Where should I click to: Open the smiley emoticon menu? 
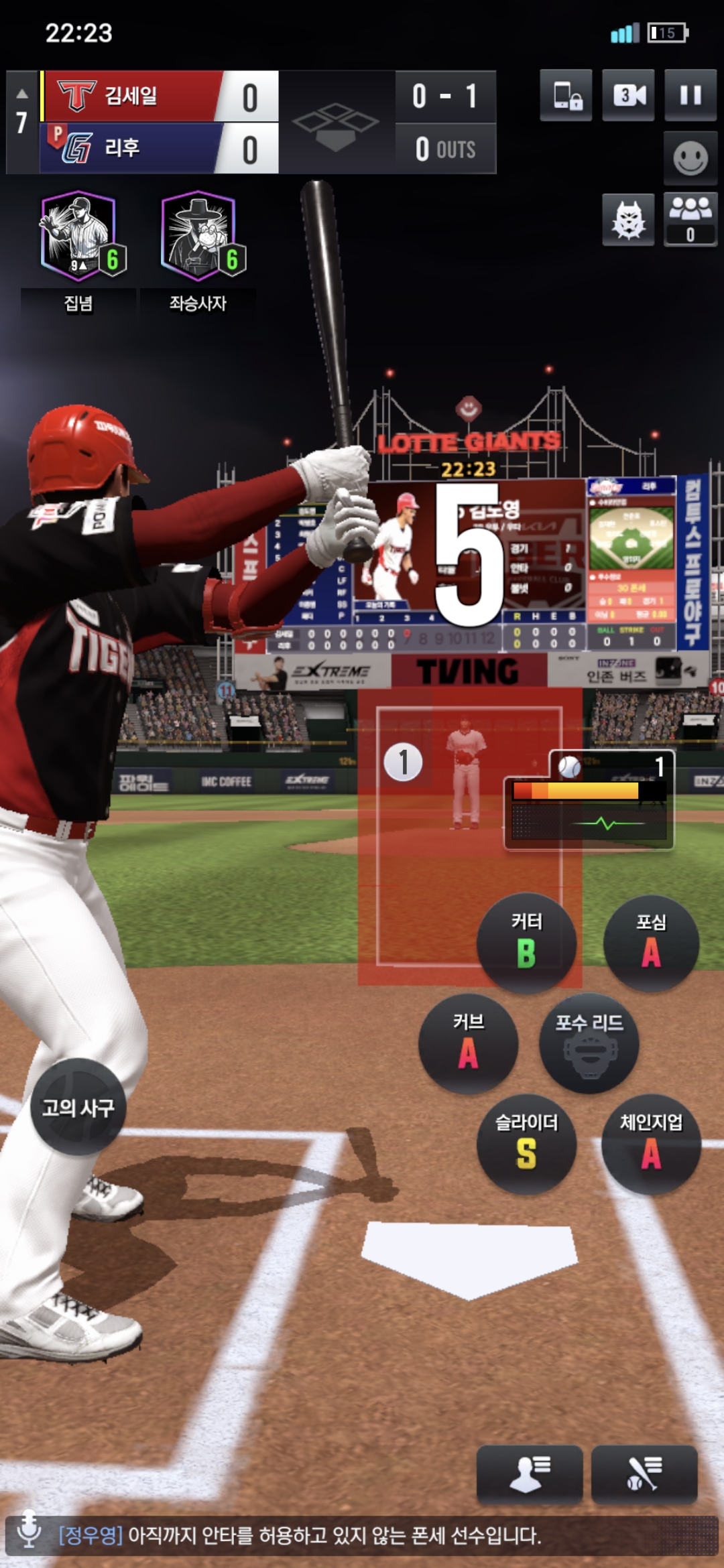(x=690, y=158)
